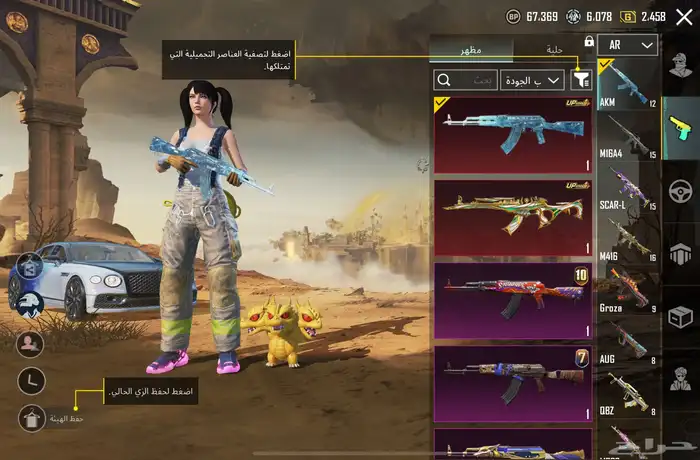Open the AR weapon type dropdown

point(634,44)
